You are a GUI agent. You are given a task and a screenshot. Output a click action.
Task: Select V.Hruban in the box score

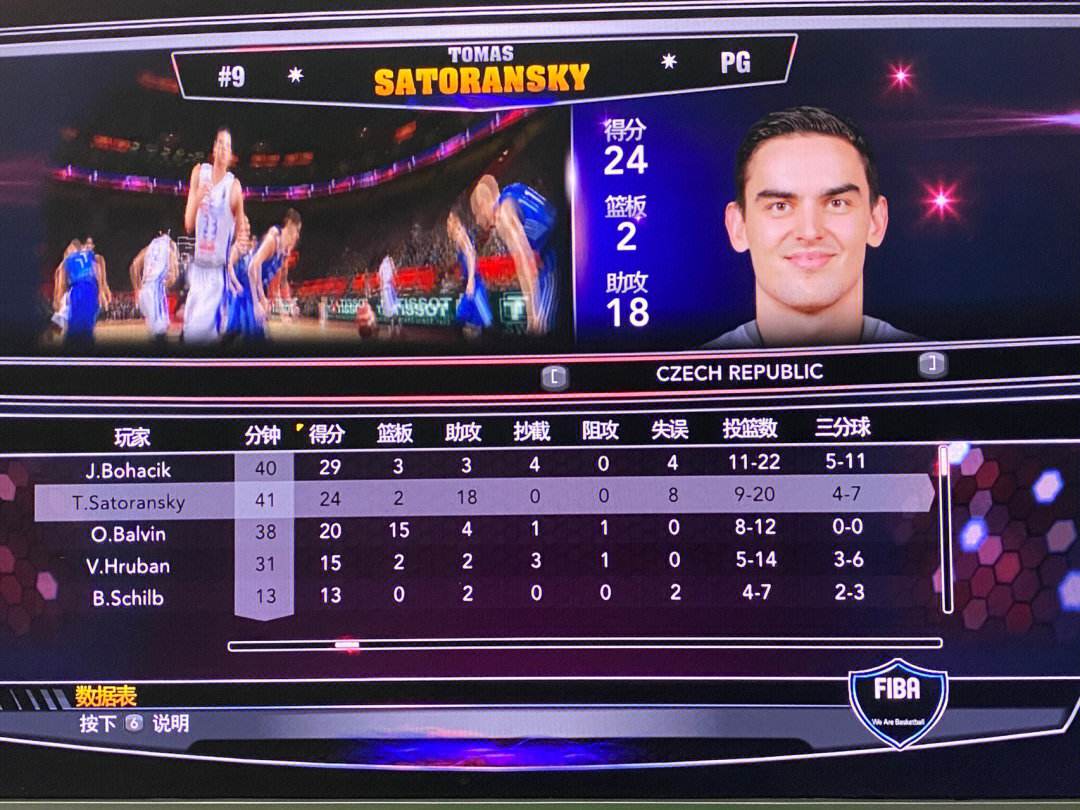coord(128,566)
